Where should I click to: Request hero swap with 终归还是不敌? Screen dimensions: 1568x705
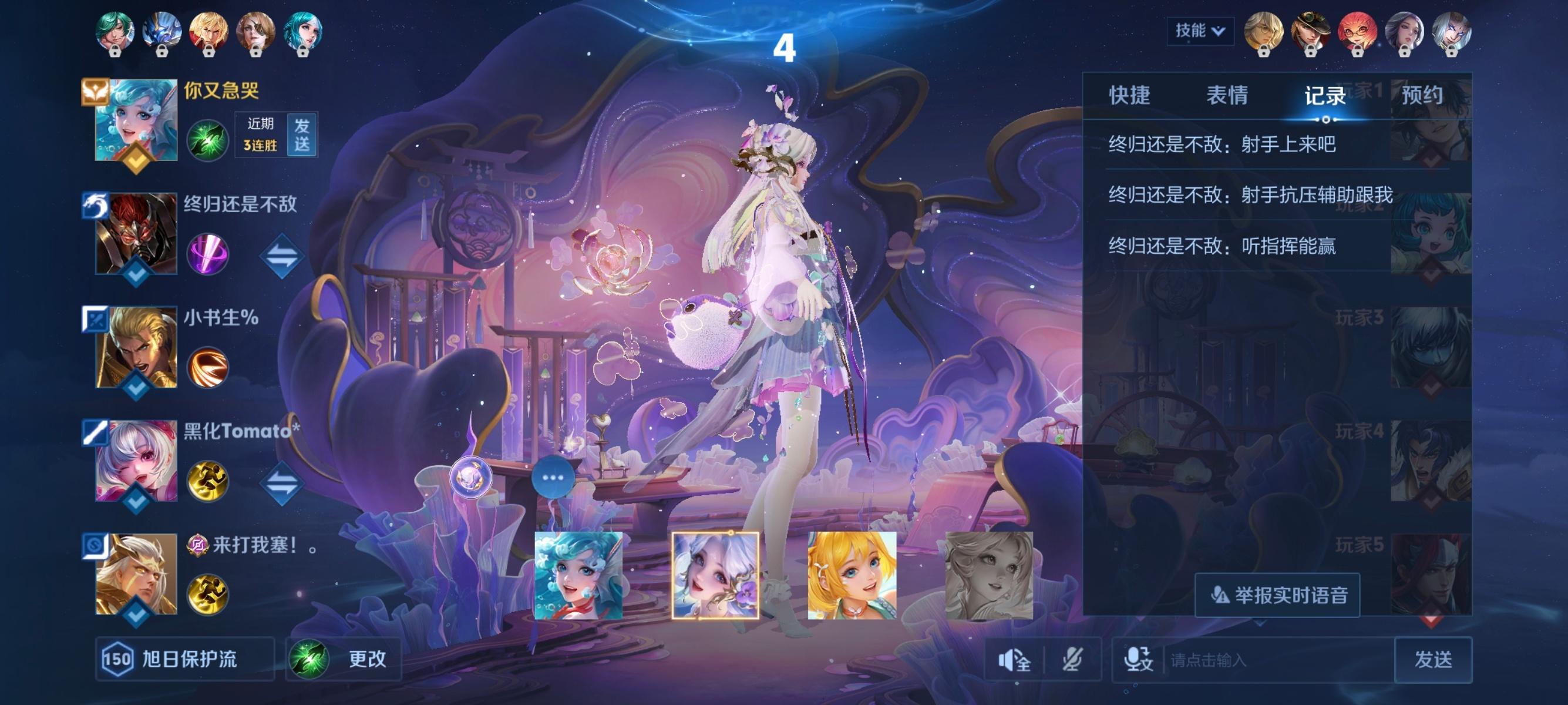tap(282, 256)
